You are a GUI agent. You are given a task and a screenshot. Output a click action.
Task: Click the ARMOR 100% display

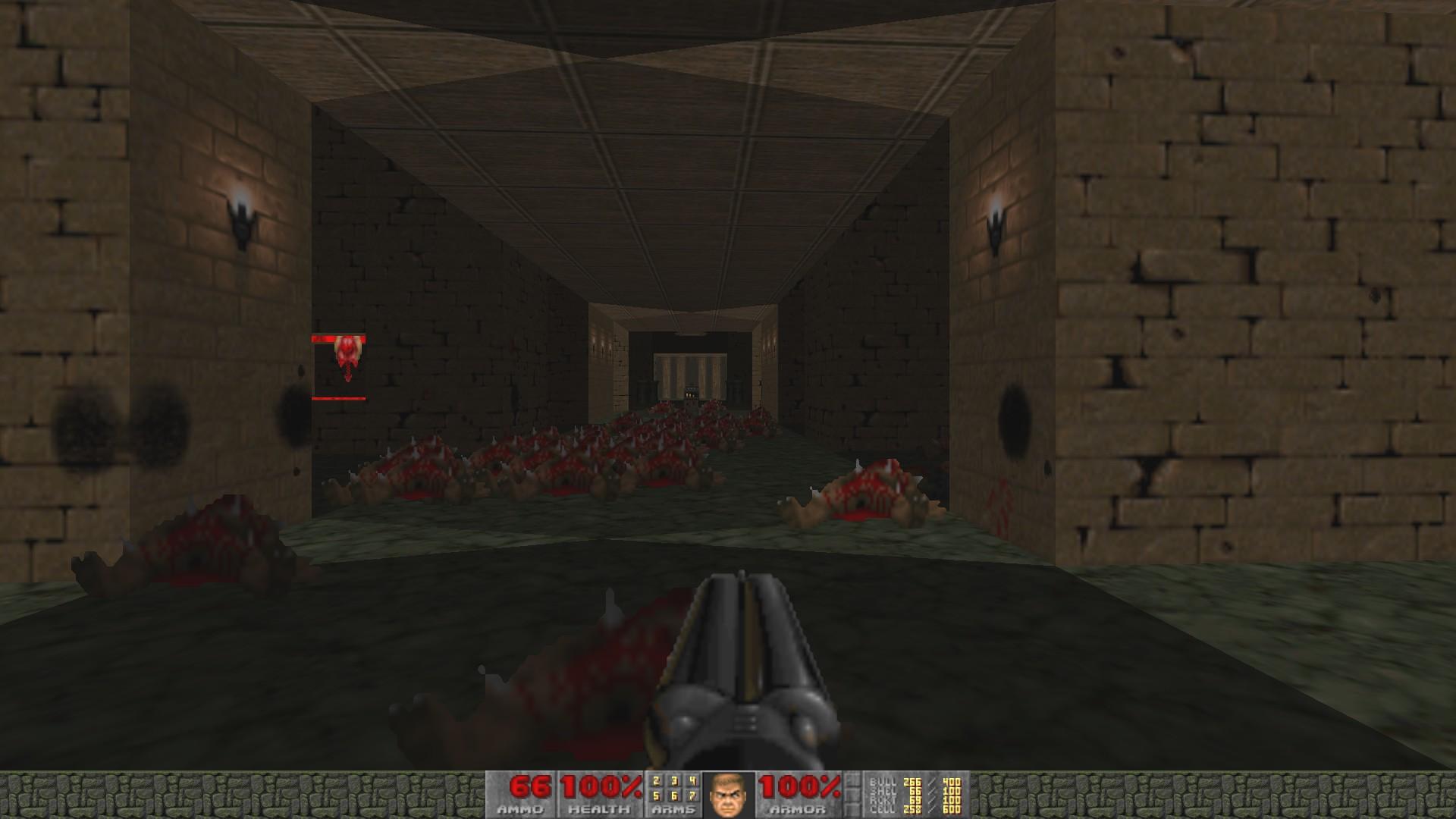[800, 786]
